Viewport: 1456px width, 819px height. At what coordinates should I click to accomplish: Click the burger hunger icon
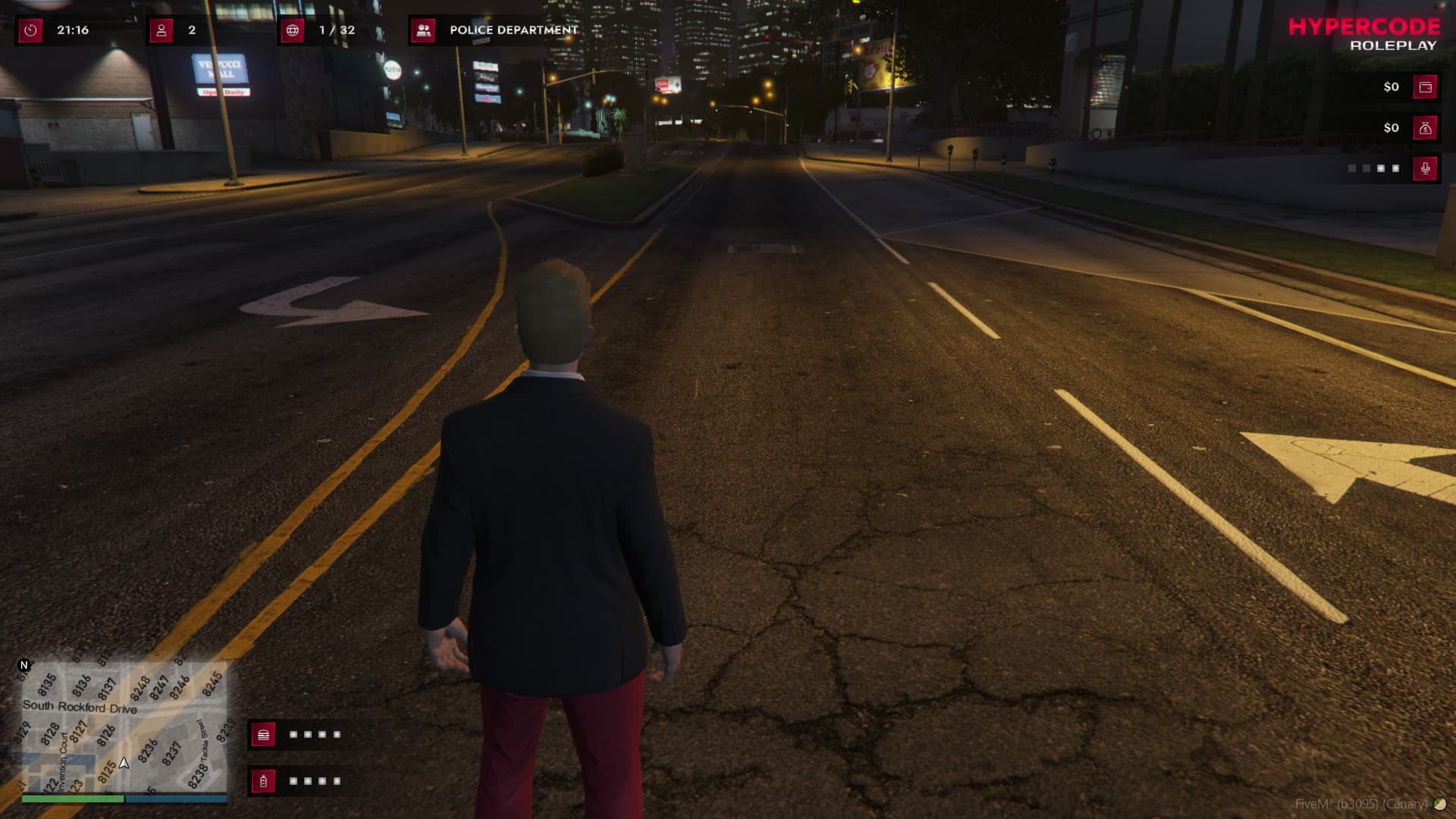(263, 734)
